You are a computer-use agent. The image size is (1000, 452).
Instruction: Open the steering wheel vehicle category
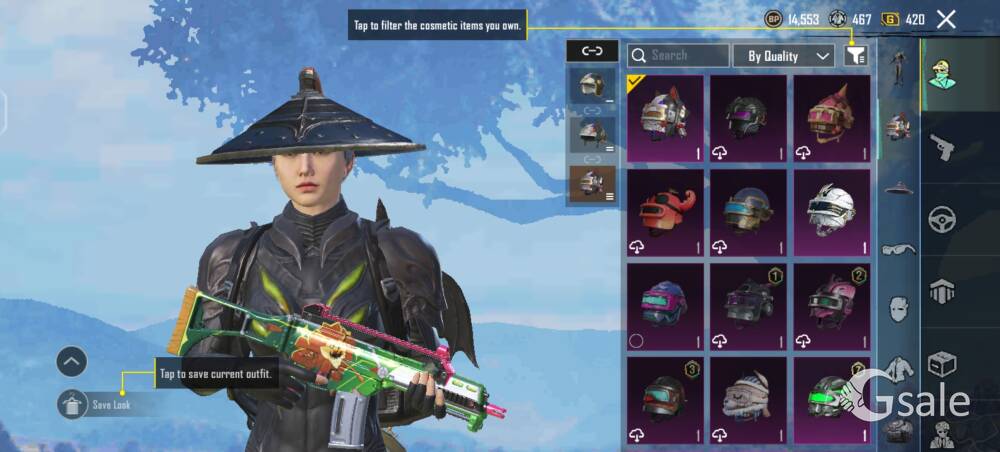(x=942, y=219)
